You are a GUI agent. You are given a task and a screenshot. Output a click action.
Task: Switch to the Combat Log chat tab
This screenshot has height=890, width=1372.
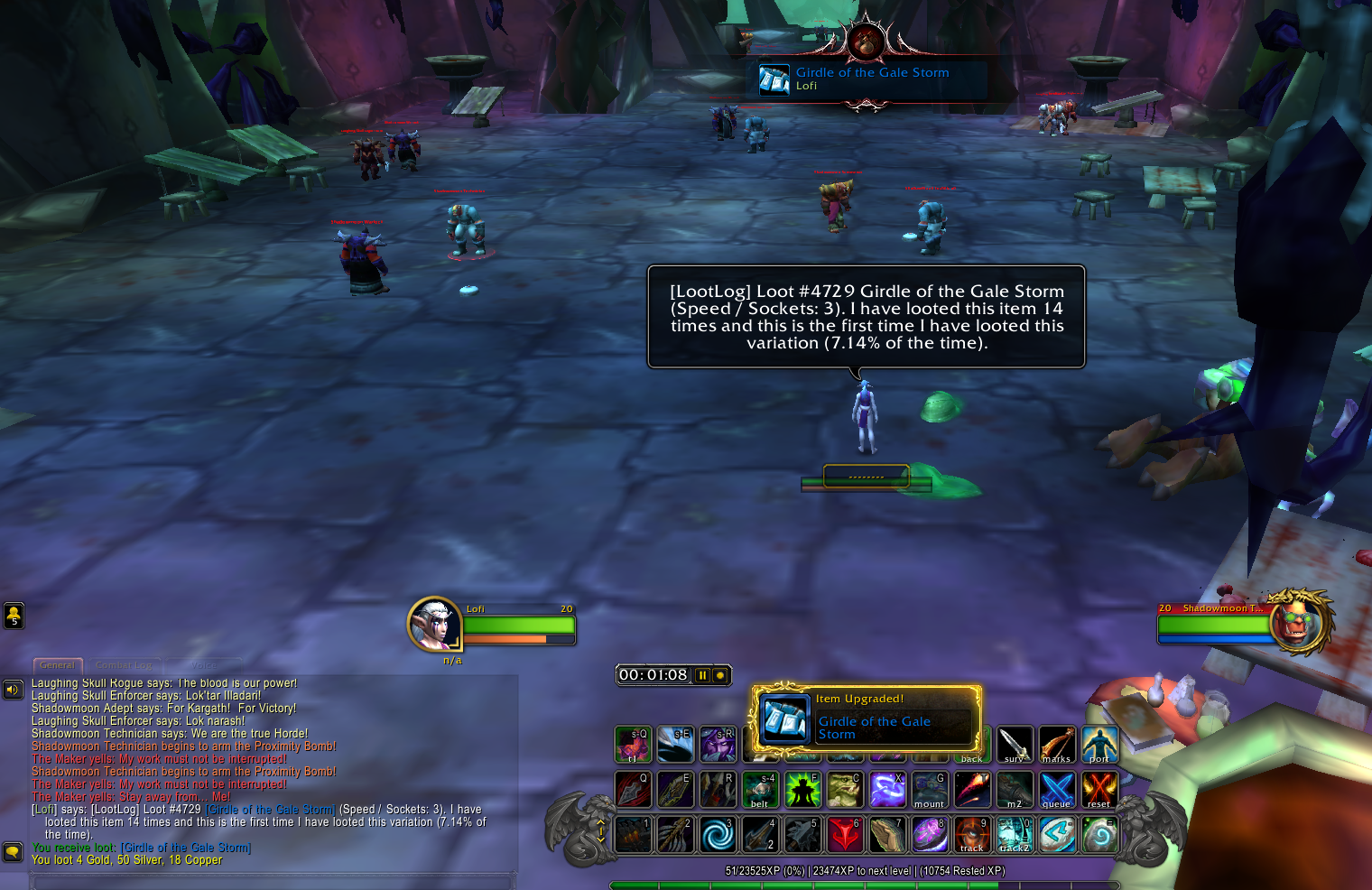coord(125,665)
